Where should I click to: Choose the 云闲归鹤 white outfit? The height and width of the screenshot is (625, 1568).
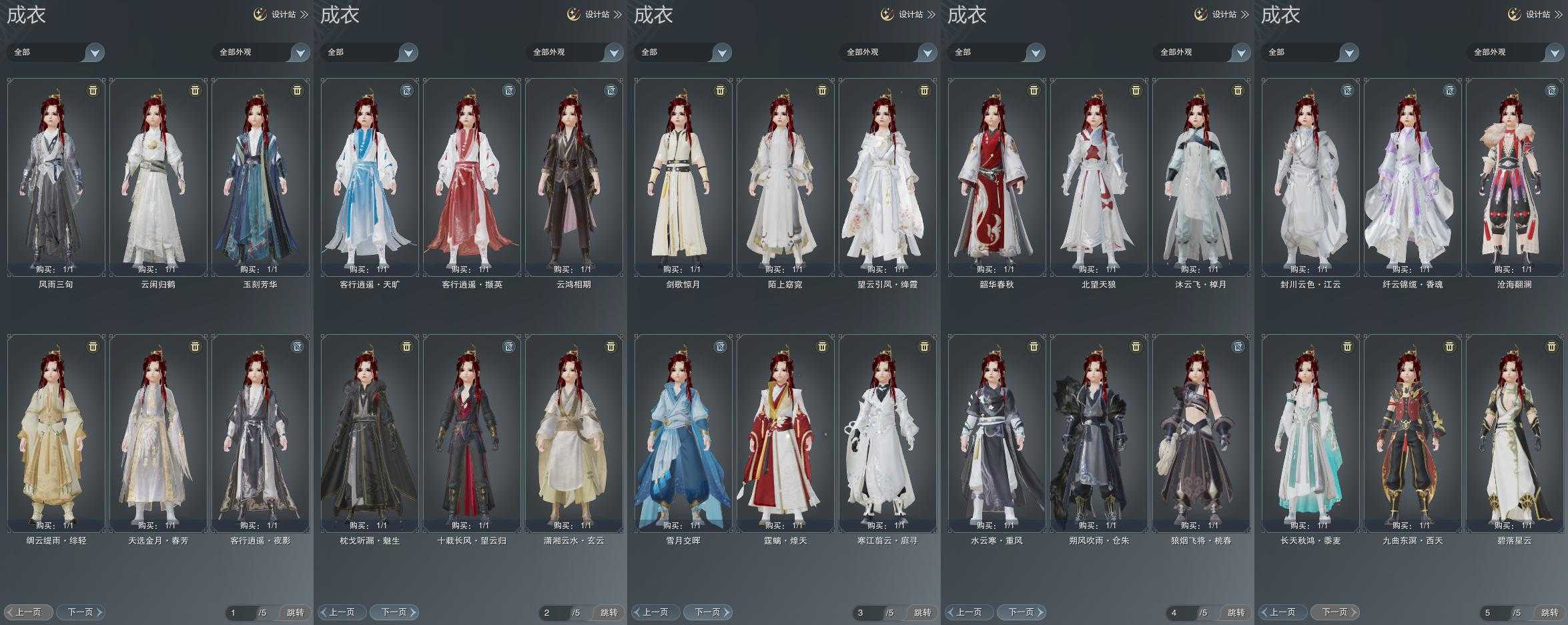(158, 177)
